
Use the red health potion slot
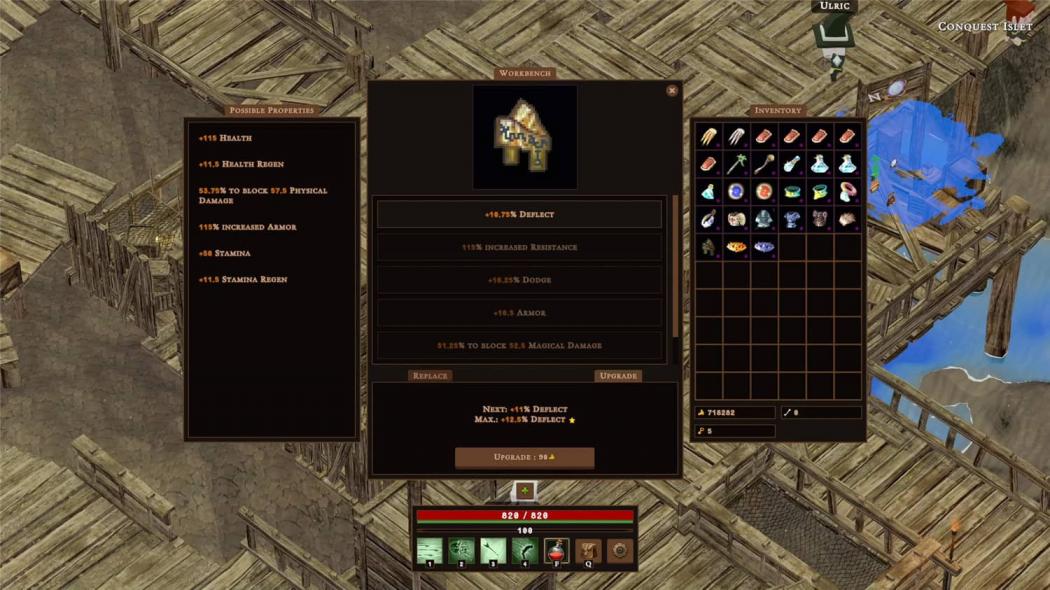557,551
